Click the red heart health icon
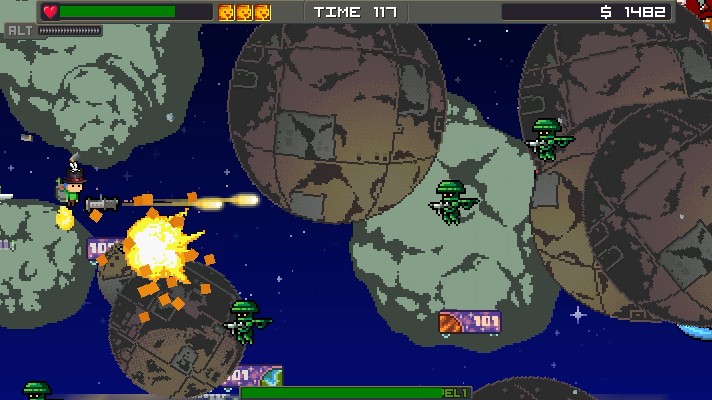712x400 pixels. click(51, 12)
